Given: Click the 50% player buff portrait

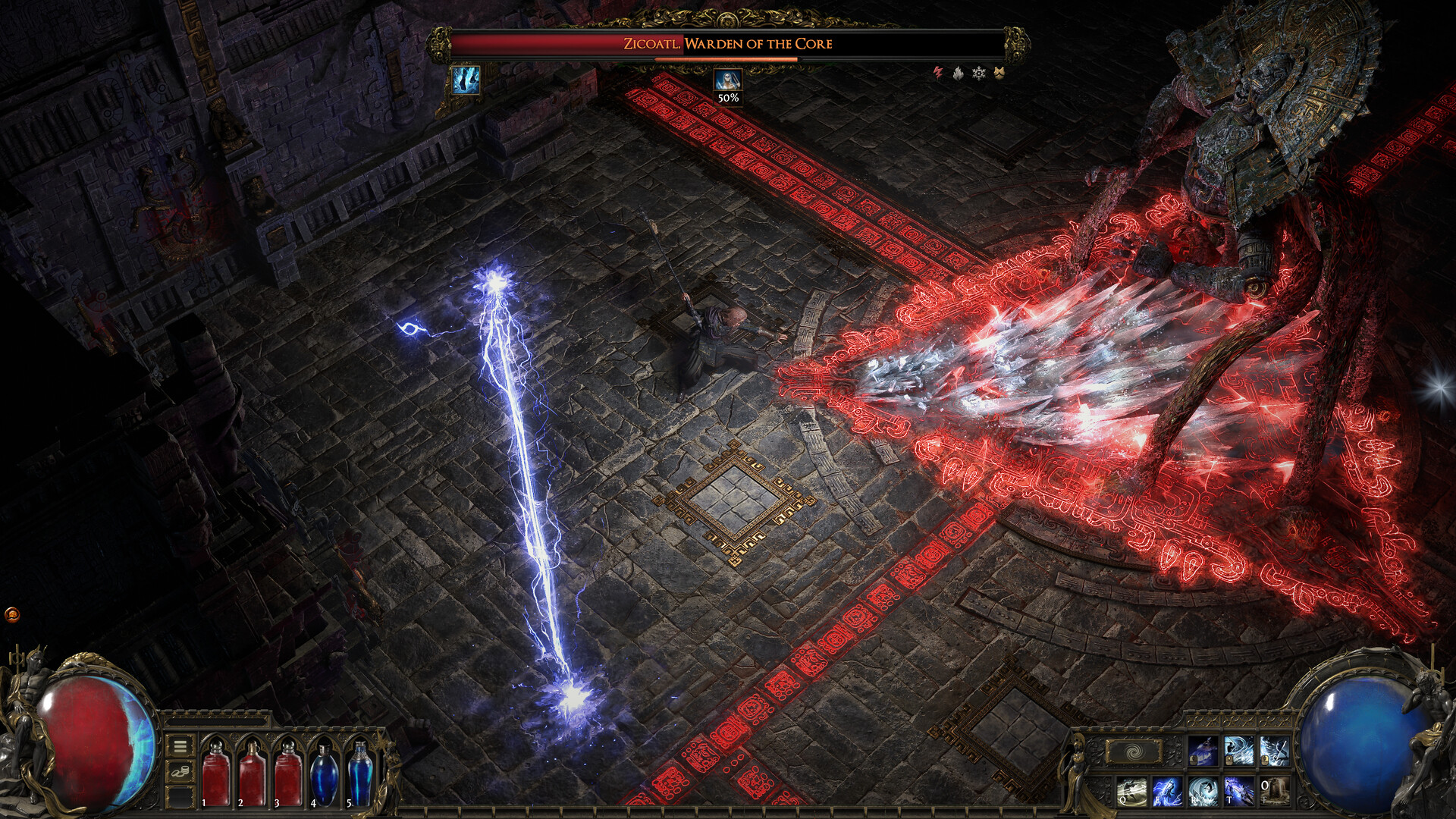Looking at the screenshot, I should [x=726, y=80].
